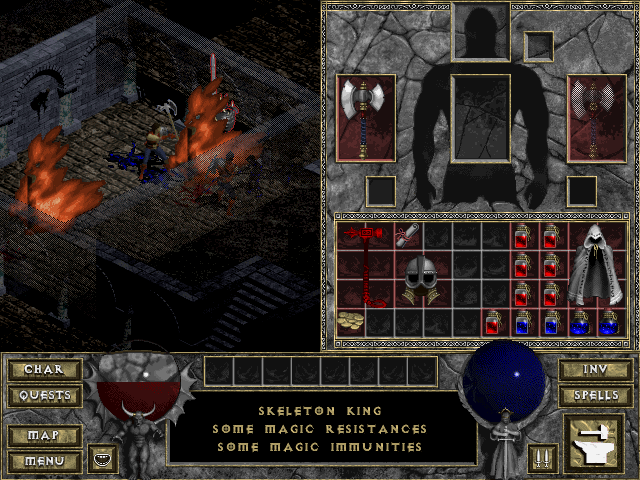
Task: Select the empty chest armor slot
Action: 482,118
